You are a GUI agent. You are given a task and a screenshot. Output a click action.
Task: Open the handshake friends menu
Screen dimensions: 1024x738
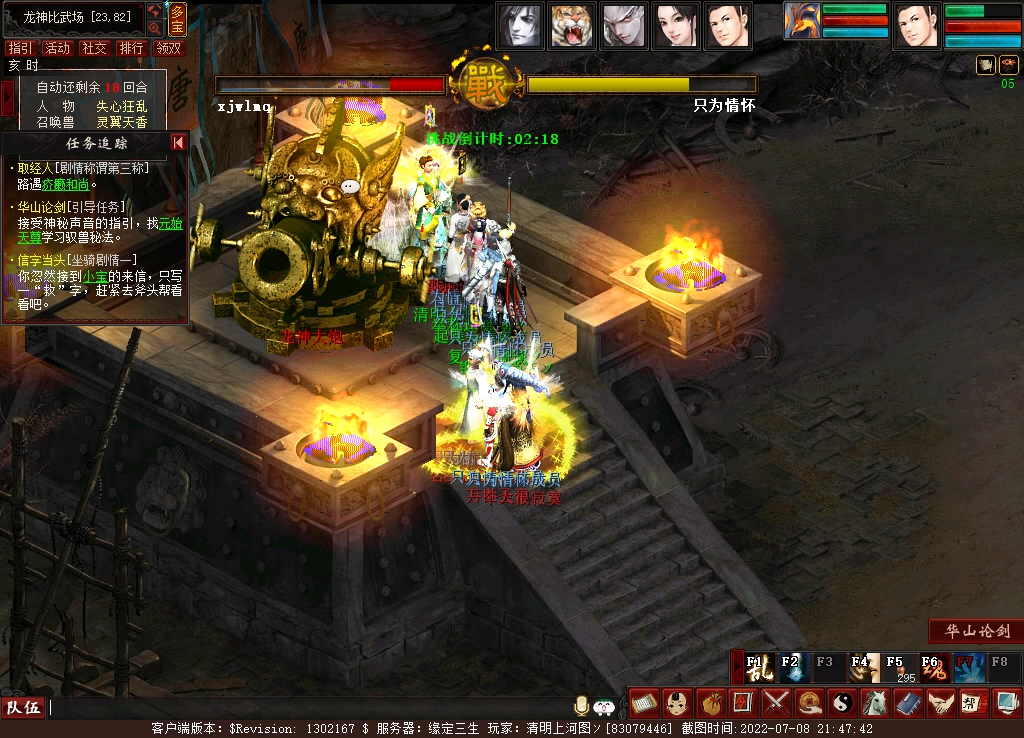[941, 703]
